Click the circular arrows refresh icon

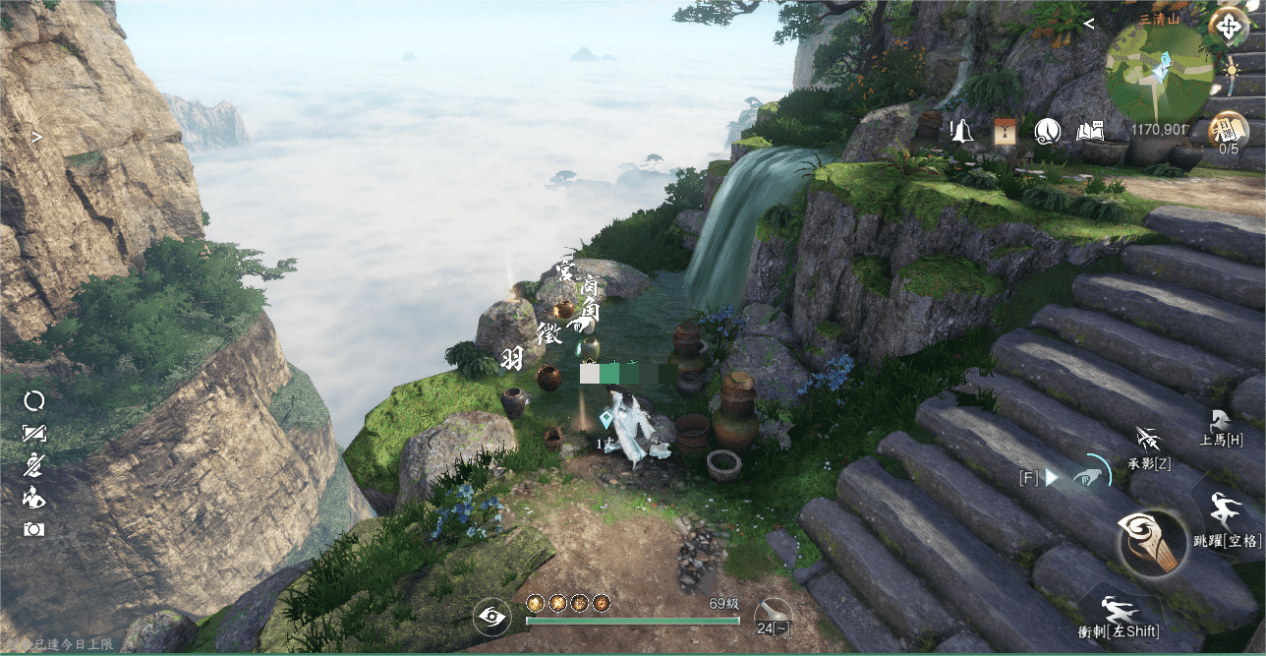pyautogui.click(x=34, y=401)
